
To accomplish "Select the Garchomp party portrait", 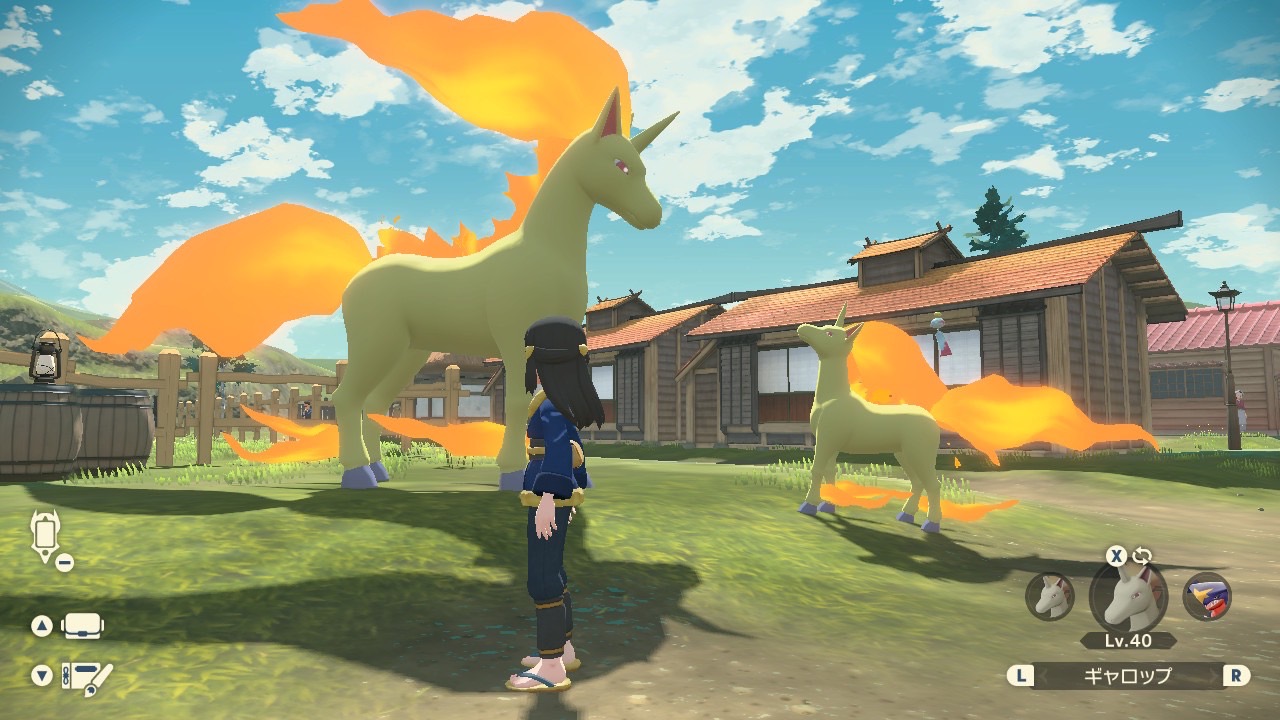I will (1206, 597).
